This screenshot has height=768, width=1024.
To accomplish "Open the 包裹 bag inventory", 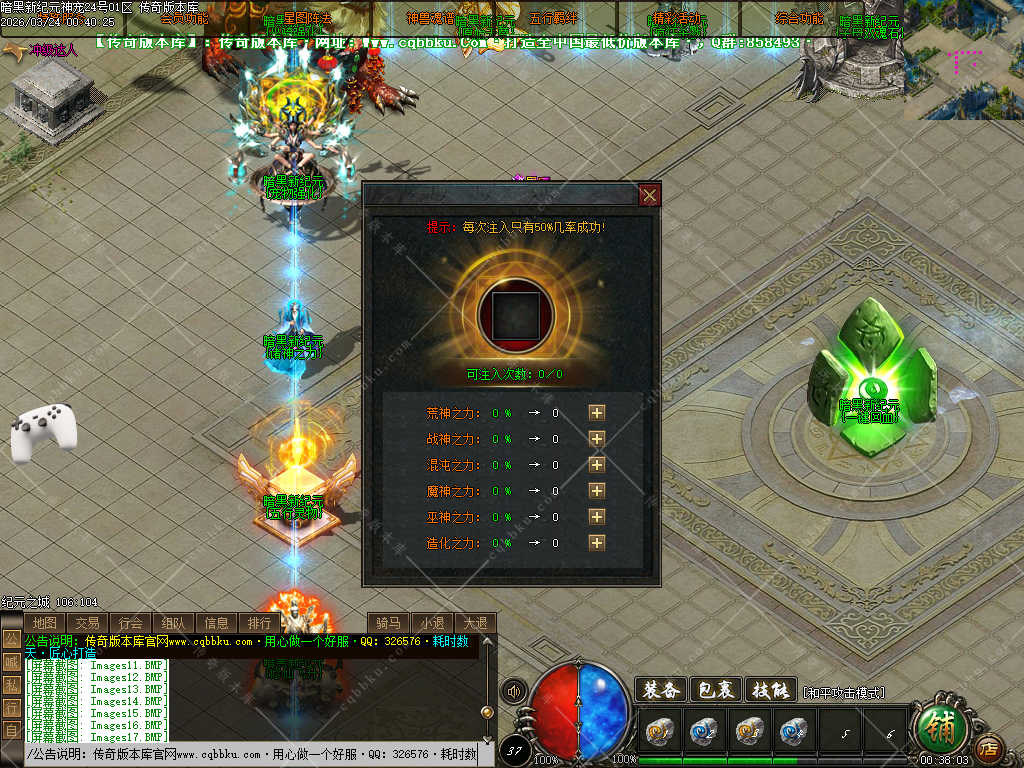I will [715, 690].
